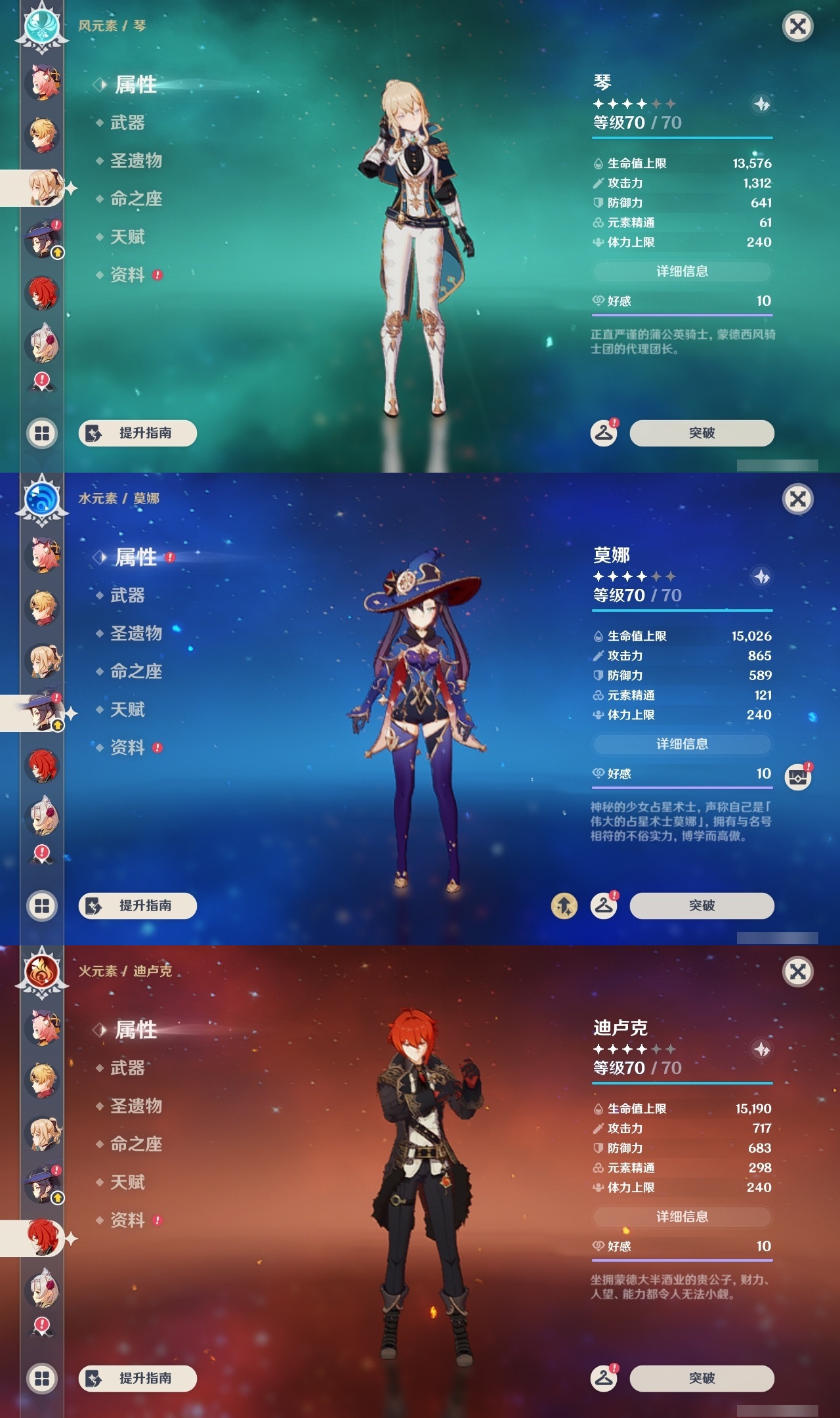The height and width of the screenshot is (1418, 840).
Task: Click the 提升指南 enhancement guide button
Action: (137, 433)
